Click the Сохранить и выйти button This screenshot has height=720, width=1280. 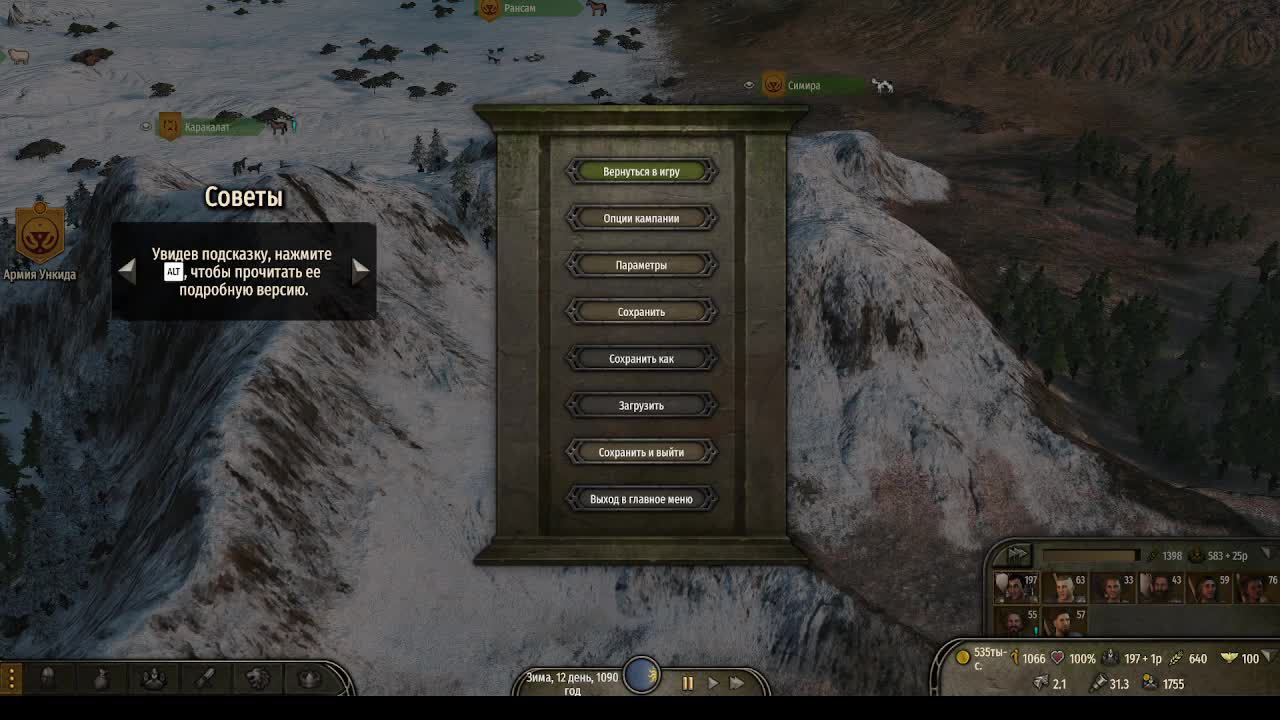pyautogui.click(x=641, y=451)
